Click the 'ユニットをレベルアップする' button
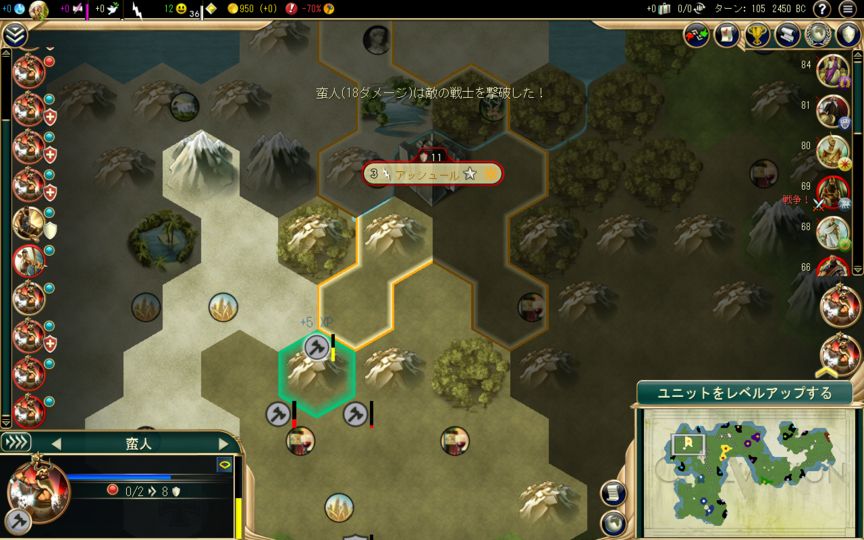This screenshot has width=864, height=540. [743, 392]
